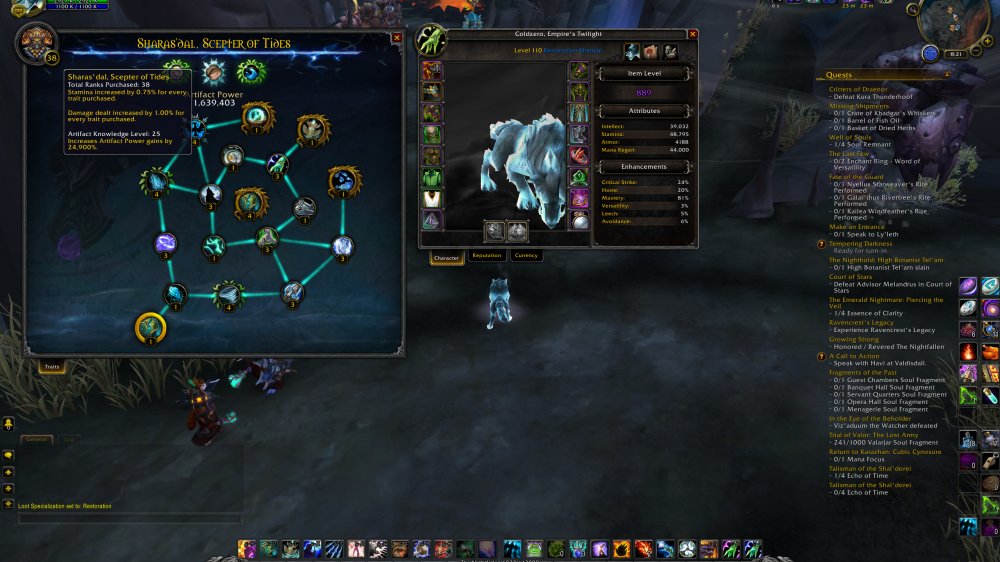The height and width of the screenshot is (562, 1000).
Task: Close the Coldzero character window
Action: pyautogui.click(x=692, y=34)
